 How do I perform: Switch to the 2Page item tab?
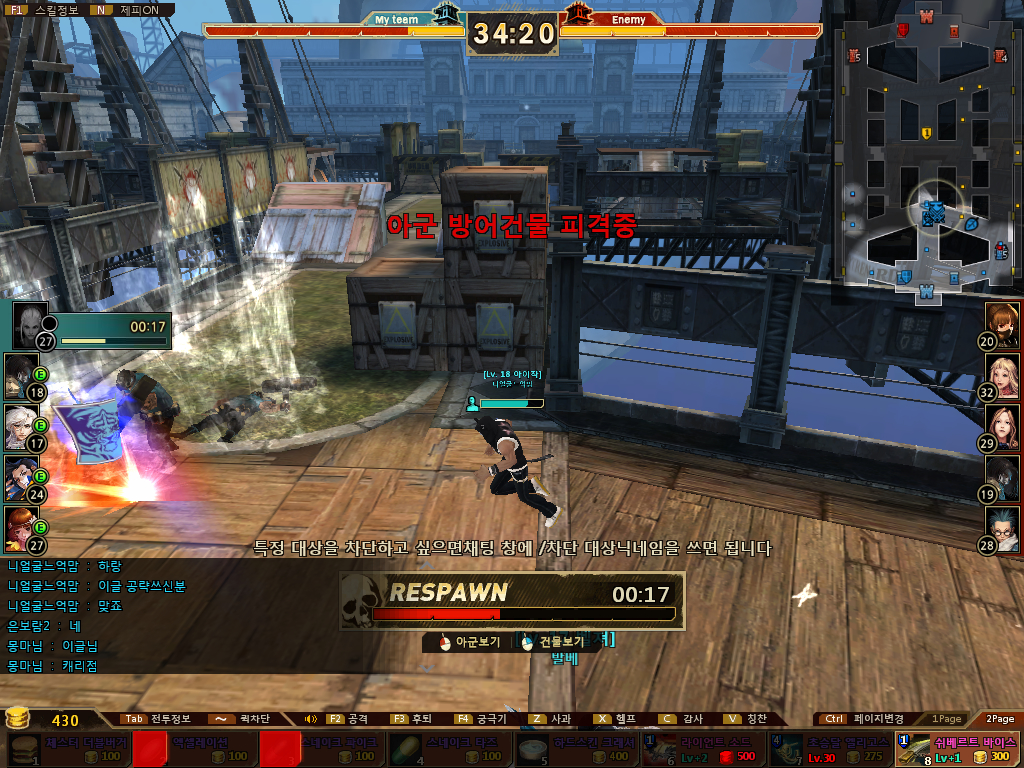point(999,719)
